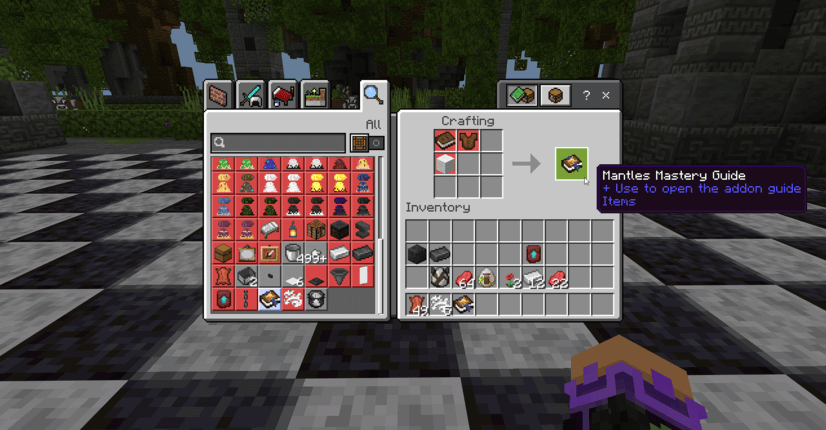Viewport: 826px width, 430px height.
Task: Pick the guide book in the hotbar
Action: tap(464, 303)
